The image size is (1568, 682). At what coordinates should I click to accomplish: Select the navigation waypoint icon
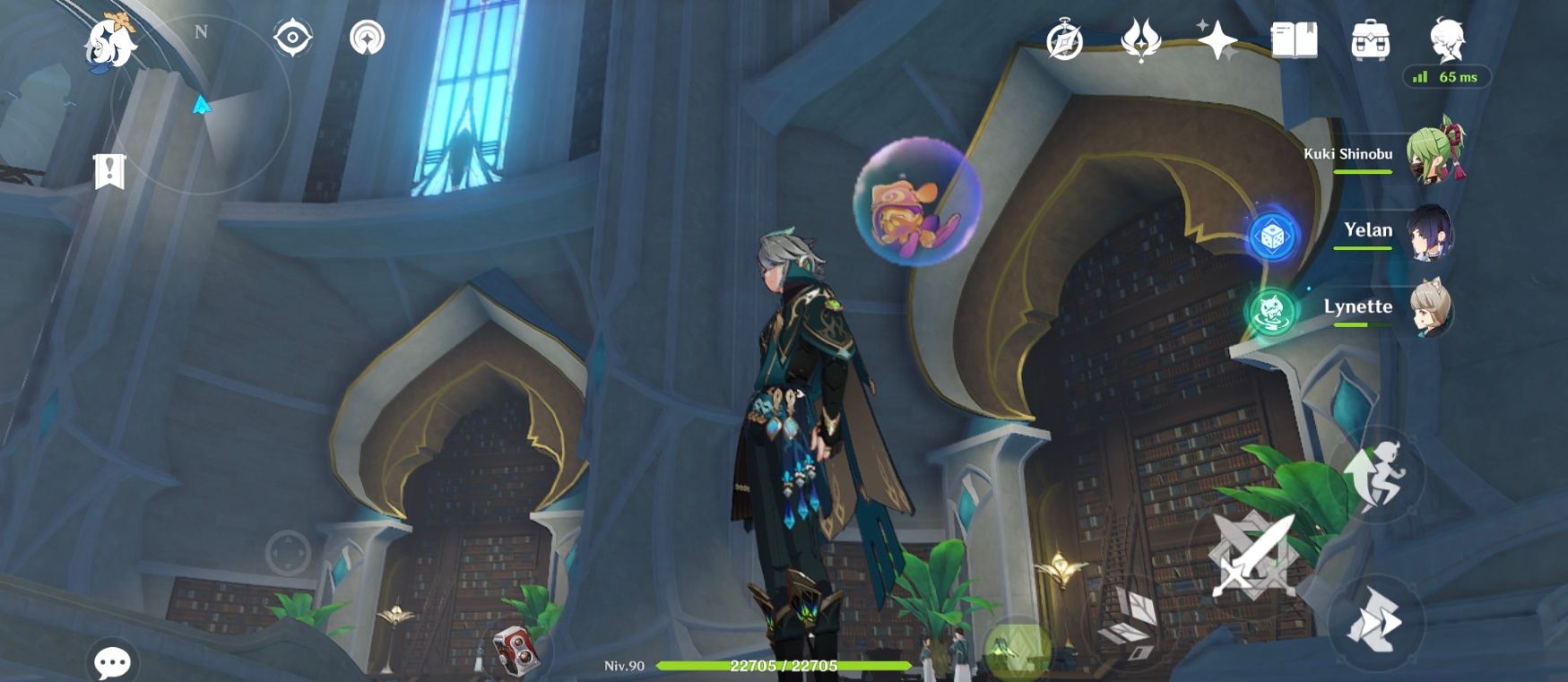pos(365,39)
